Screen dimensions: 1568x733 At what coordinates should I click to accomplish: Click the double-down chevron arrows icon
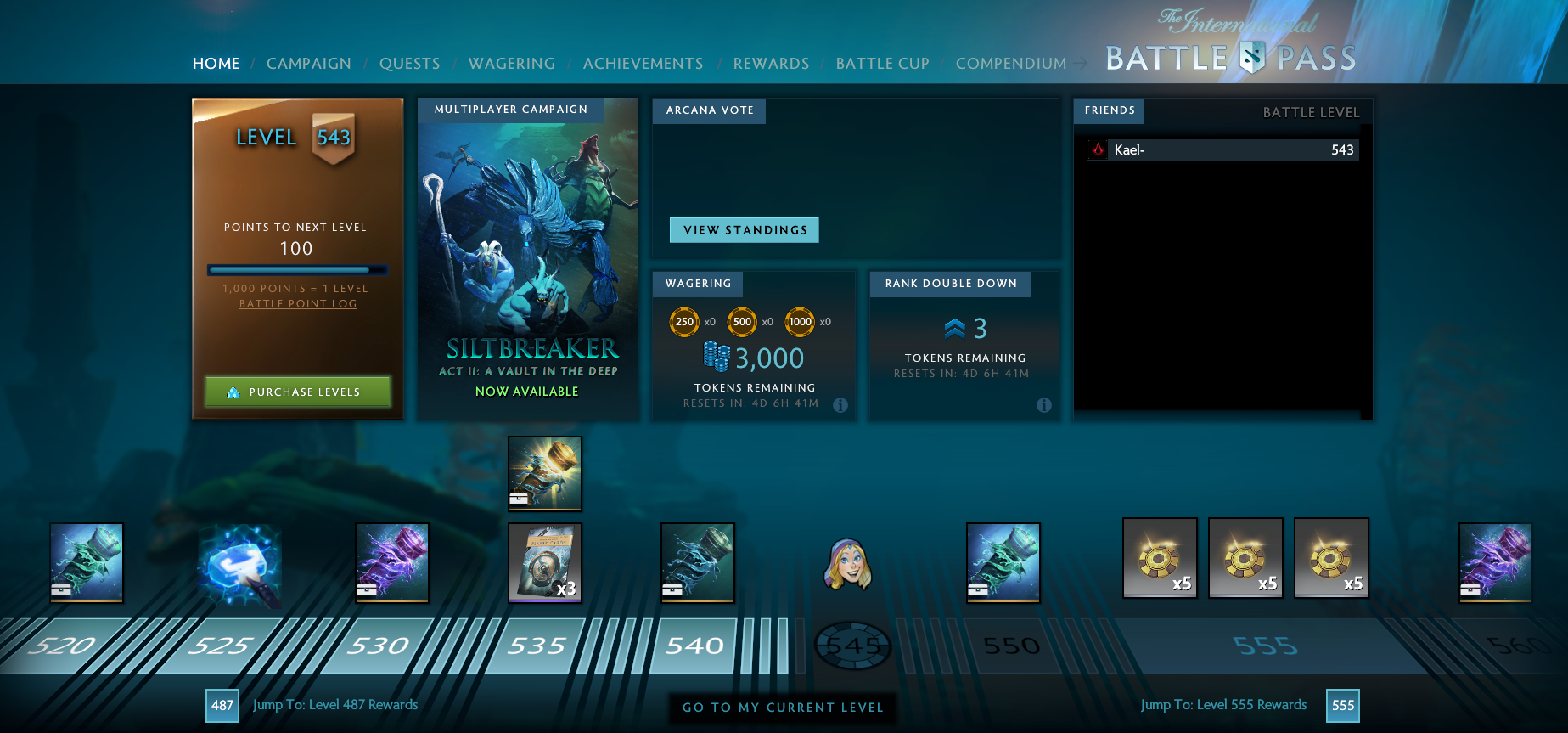tap(954, 327)
